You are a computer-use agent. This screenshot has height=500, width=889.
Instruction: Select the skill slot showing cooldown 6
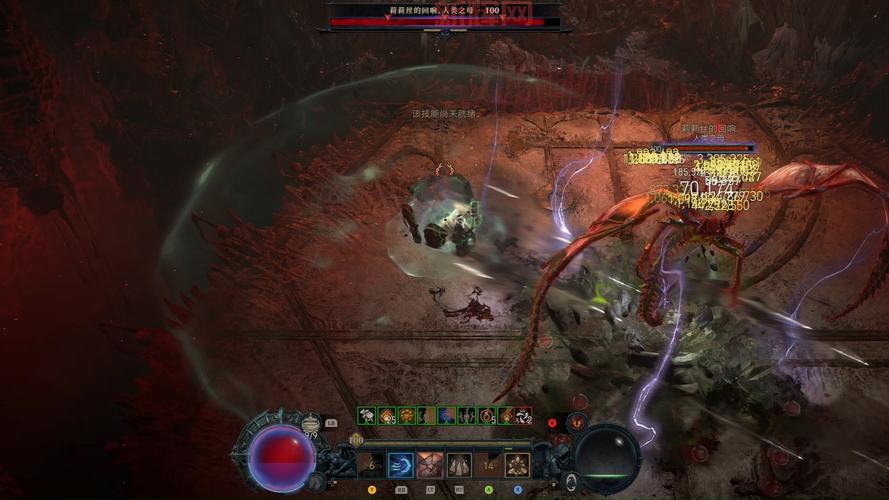click(372, 464)
